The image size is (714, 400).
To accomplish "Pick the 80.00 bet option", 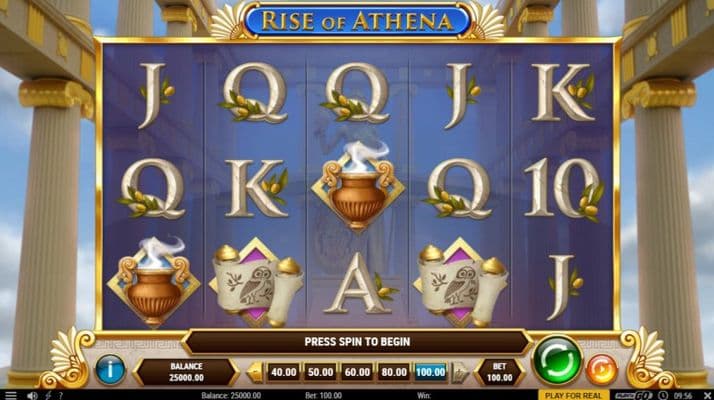I will coord(394,372).
